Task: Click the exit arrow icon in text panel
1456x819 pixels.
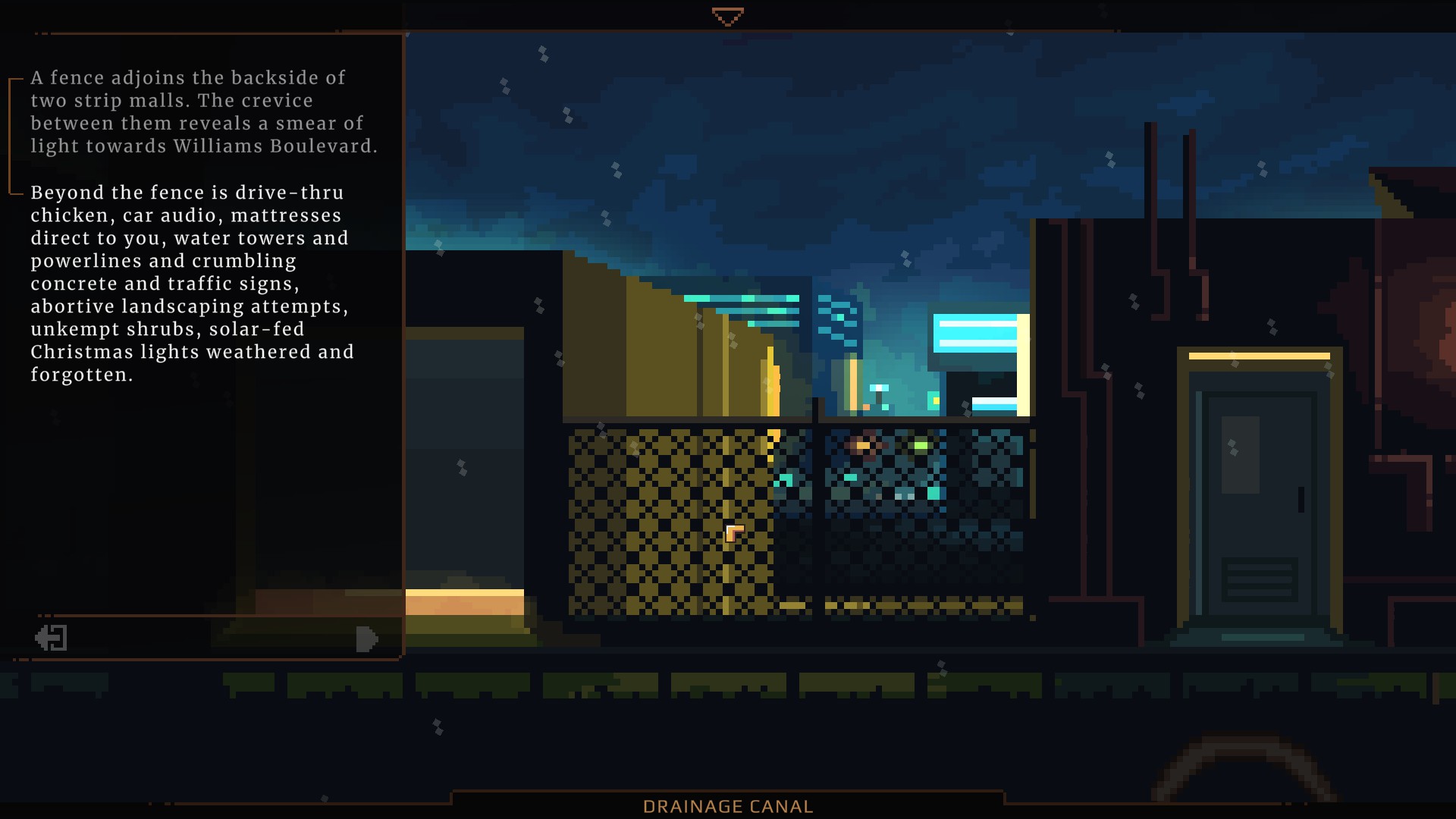Action: (x=52, y=638)
